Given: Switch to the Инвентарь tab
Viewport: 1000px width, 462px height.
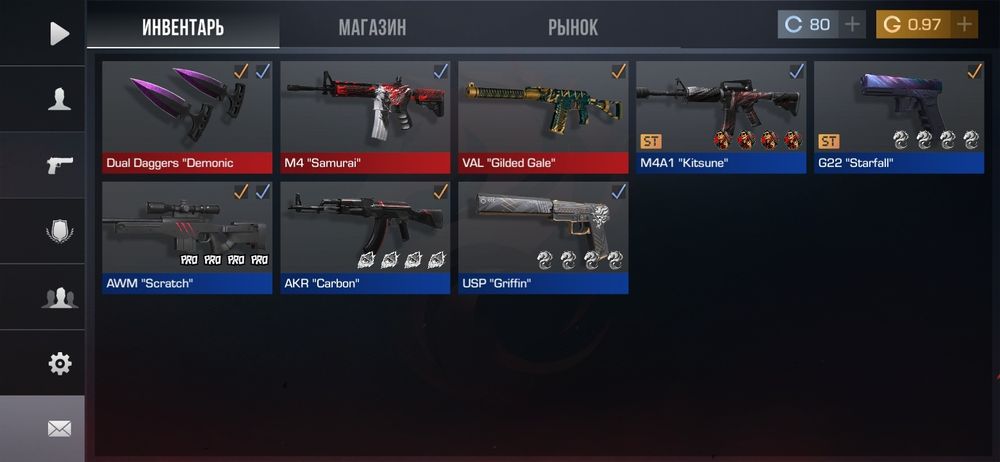Looking at the screenshot, I should coord(183,26).
